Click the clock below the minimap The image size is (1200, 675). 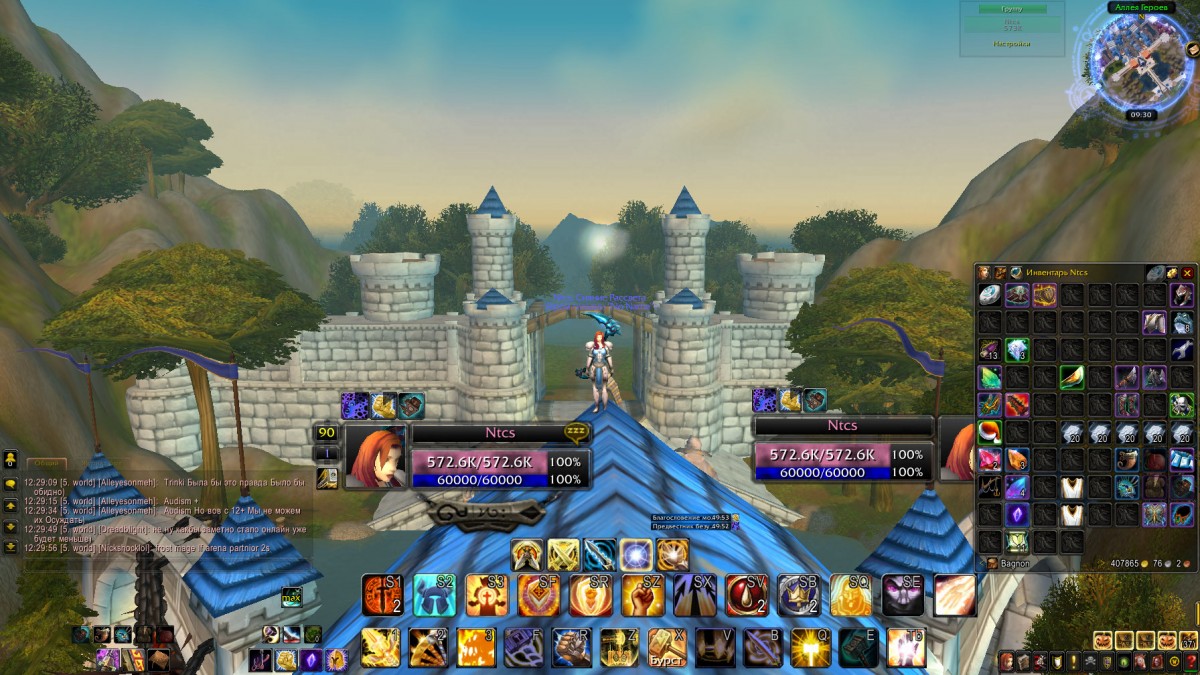point(1141,115)
